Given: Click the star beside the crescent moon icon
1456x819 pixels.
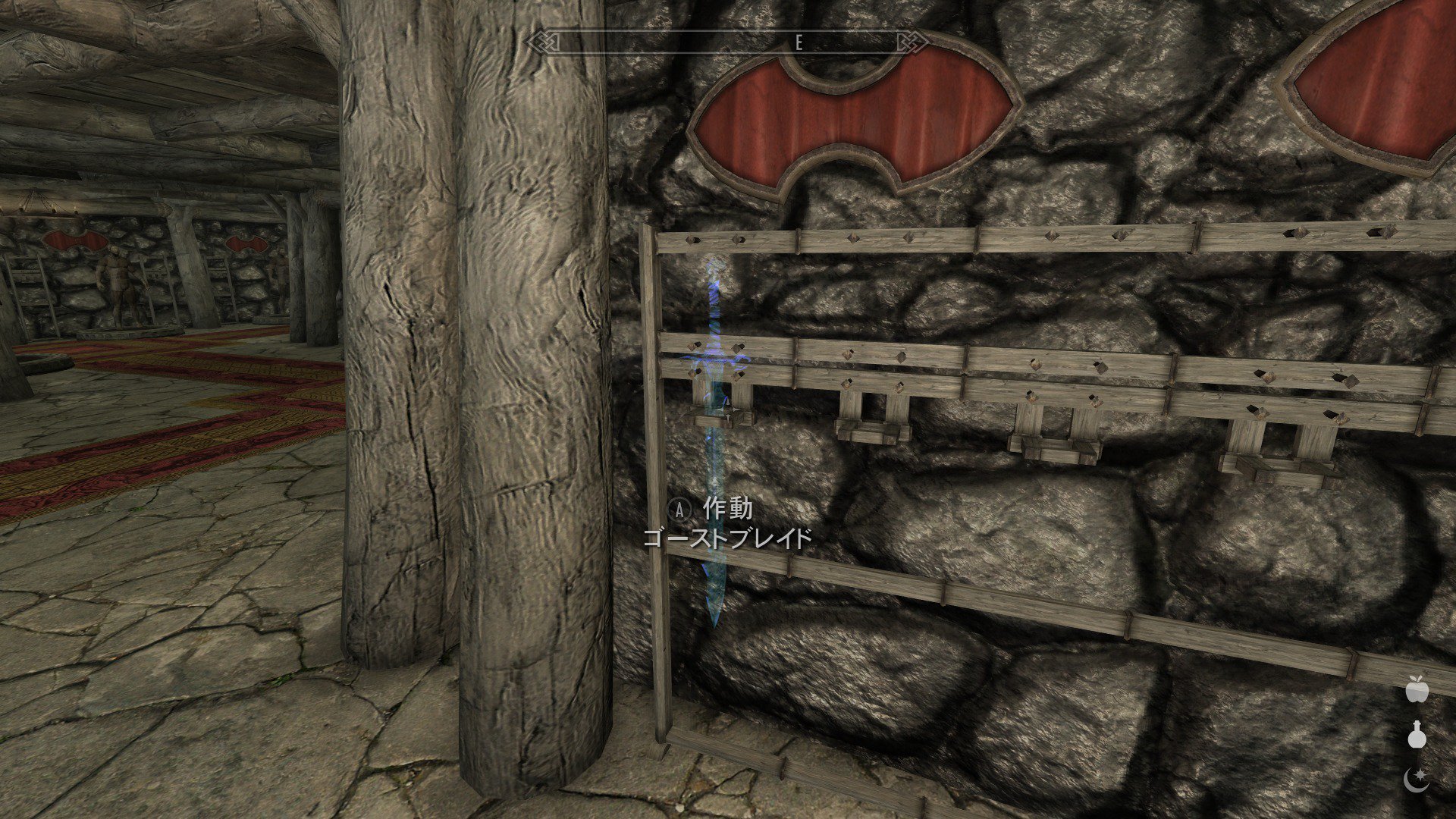Looking at the screenshot, I should pos(1420,773).
